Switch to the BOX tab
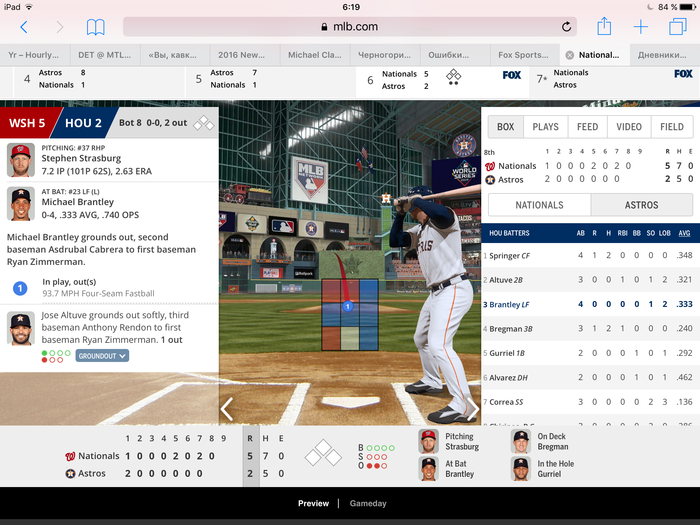This screenshot has height=525, width=700. pos(506,127)
